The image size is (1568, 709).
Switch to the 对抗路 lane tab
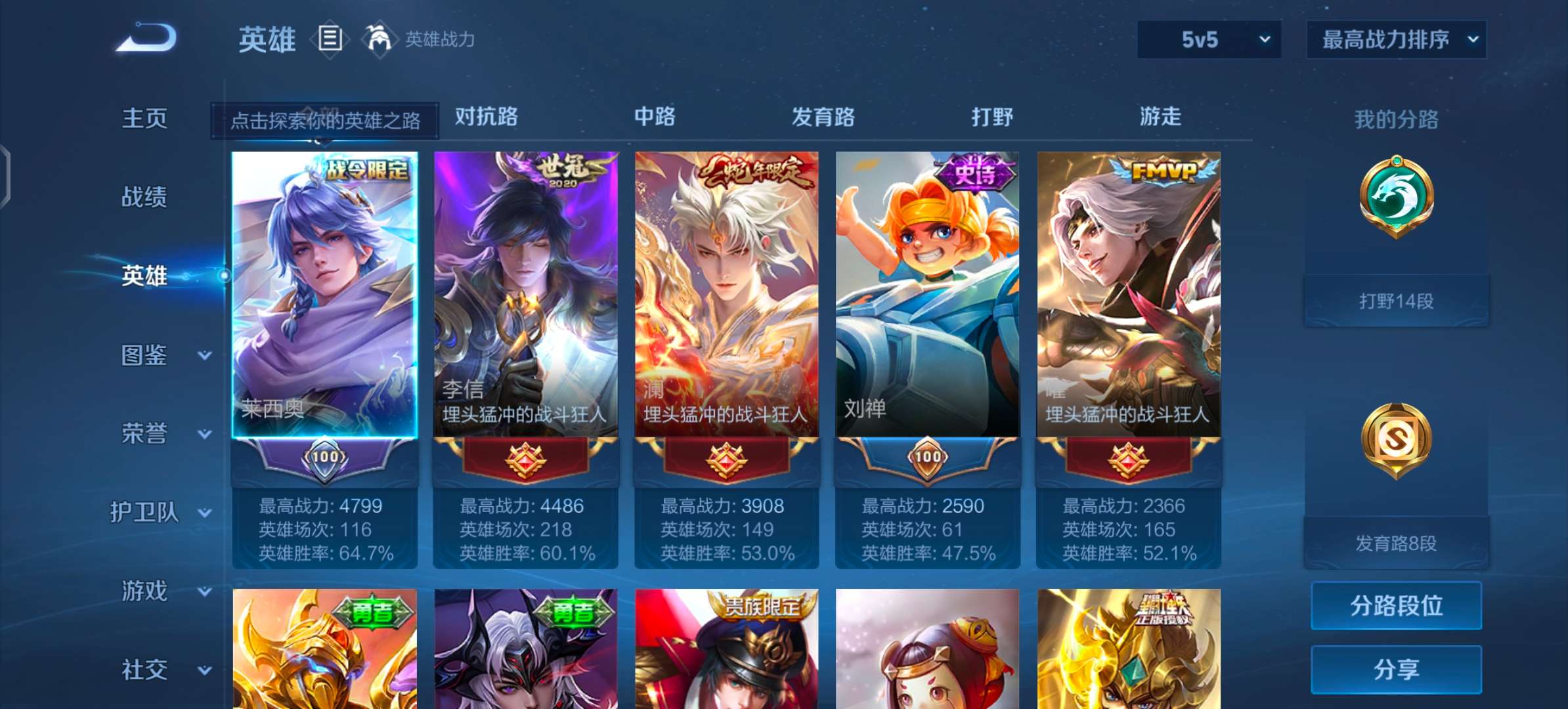tap(484, 117)
